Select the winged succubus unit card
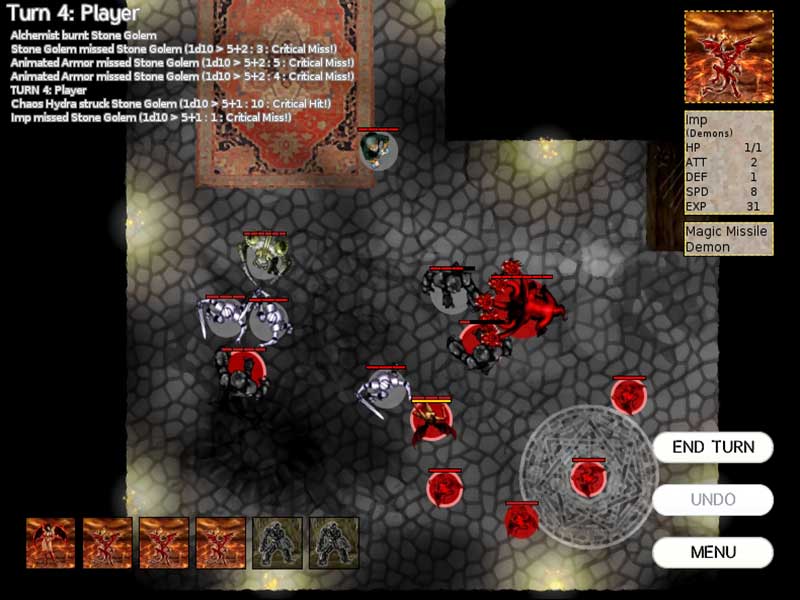The width and height of the screenshot is (800, 600). [51, 543]
